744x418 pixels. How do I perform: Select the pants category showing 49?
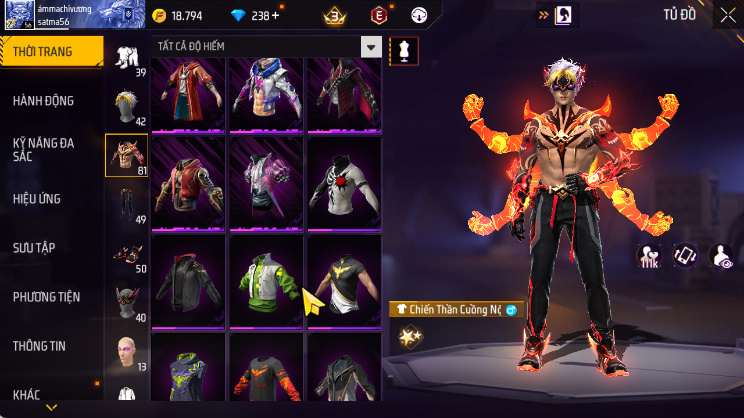click(x=126, y=204)
